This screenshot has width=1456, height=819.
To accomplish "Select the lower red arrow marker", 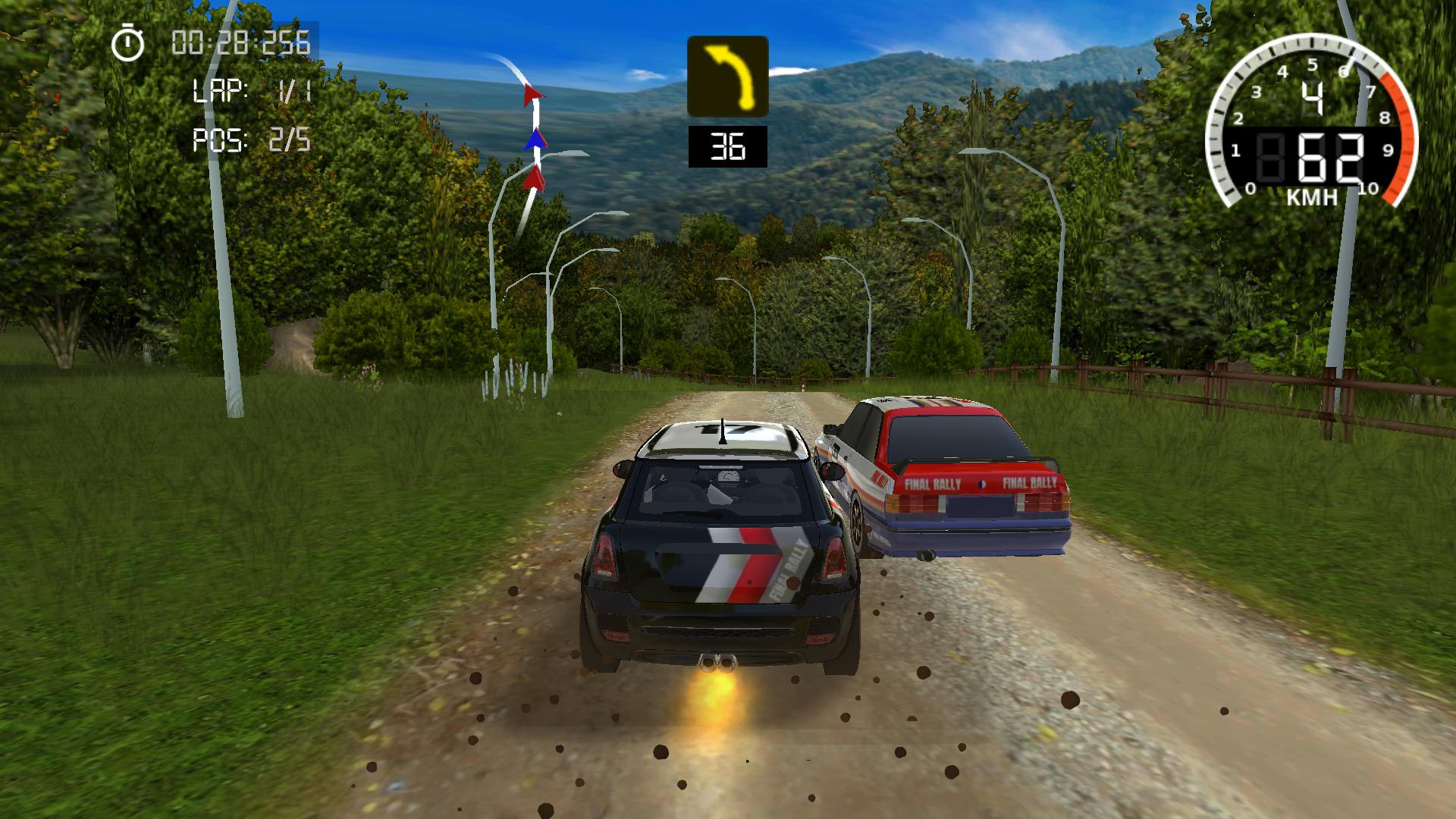I will (536, 180).
